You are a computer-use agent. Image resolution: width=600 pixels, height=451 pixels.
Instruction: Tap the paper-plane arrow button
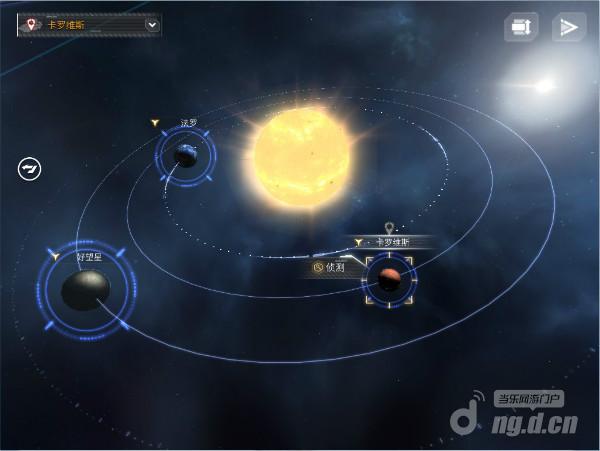point(568,27)
